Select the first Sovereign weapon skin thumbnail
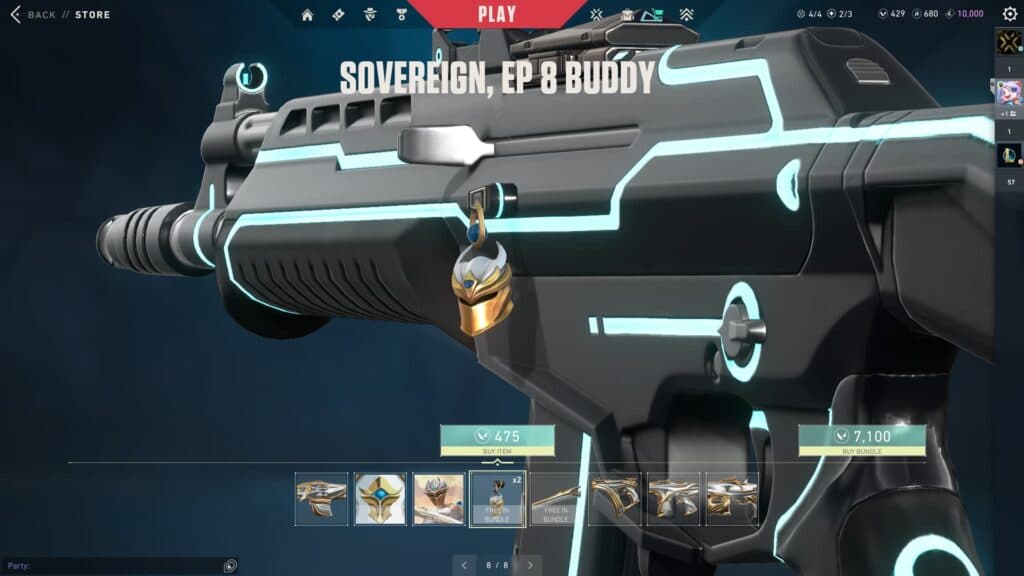 pos(322,499)
